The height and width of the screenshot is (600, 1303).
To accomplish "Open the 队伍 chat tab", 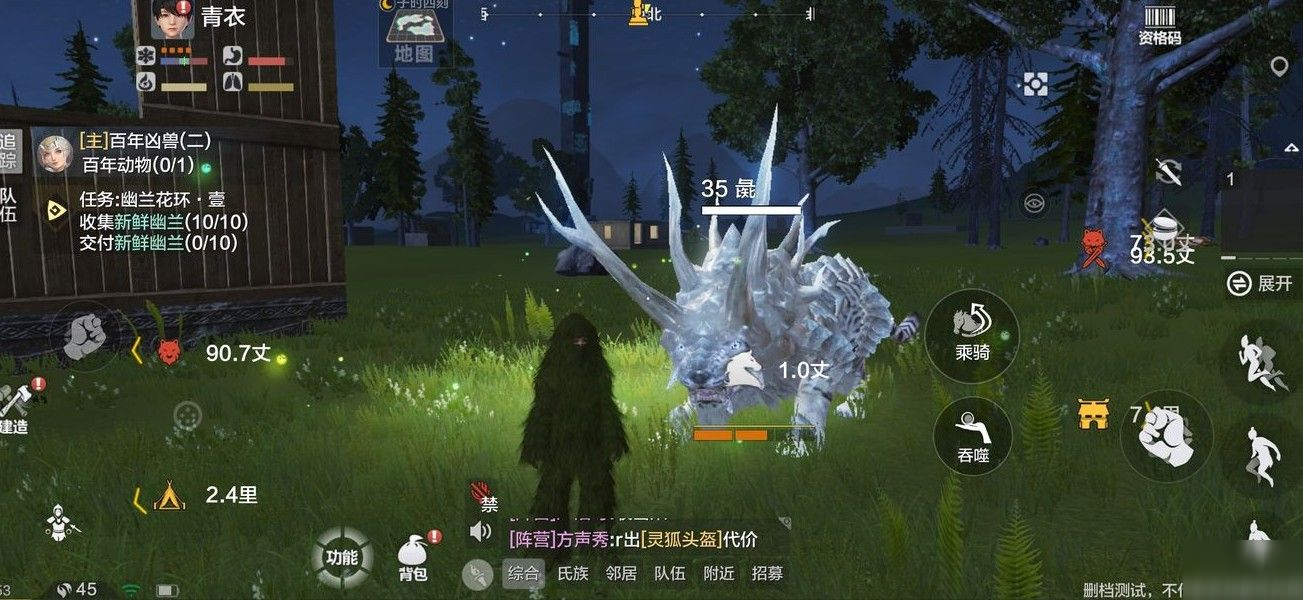I will click(x=669, y=573).
